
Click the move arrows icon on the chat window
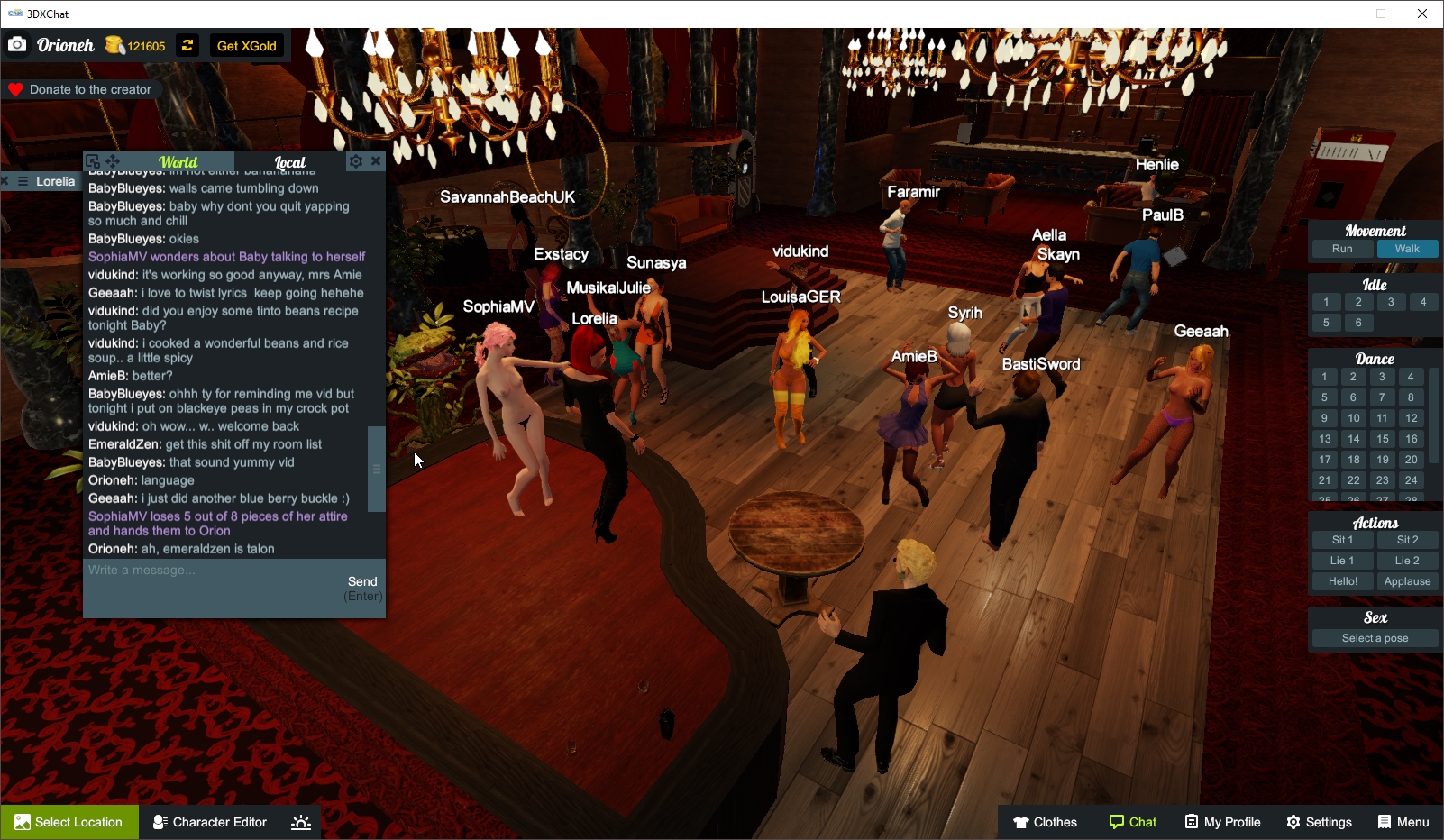112,159
